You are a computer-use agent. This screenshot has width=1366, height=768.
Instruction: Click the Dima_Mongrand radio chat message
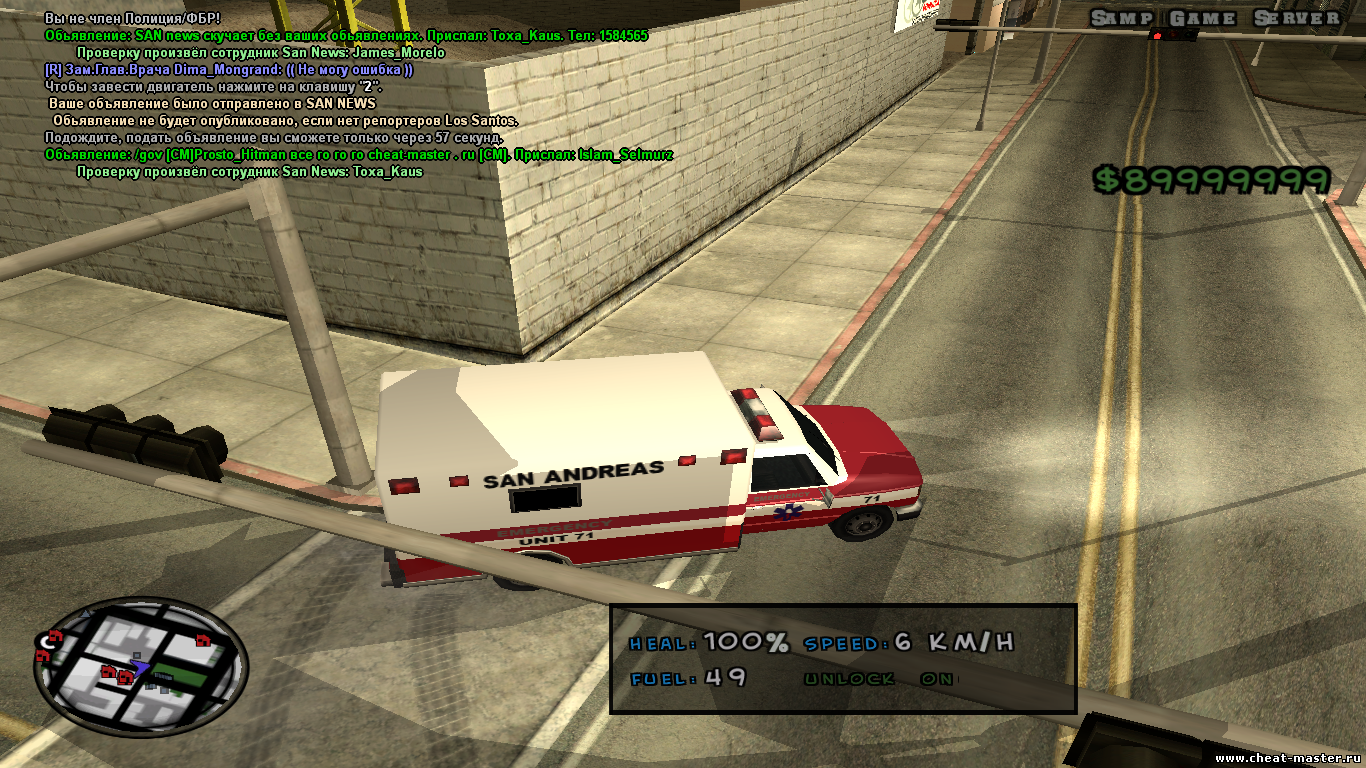[x=229, y=70]
